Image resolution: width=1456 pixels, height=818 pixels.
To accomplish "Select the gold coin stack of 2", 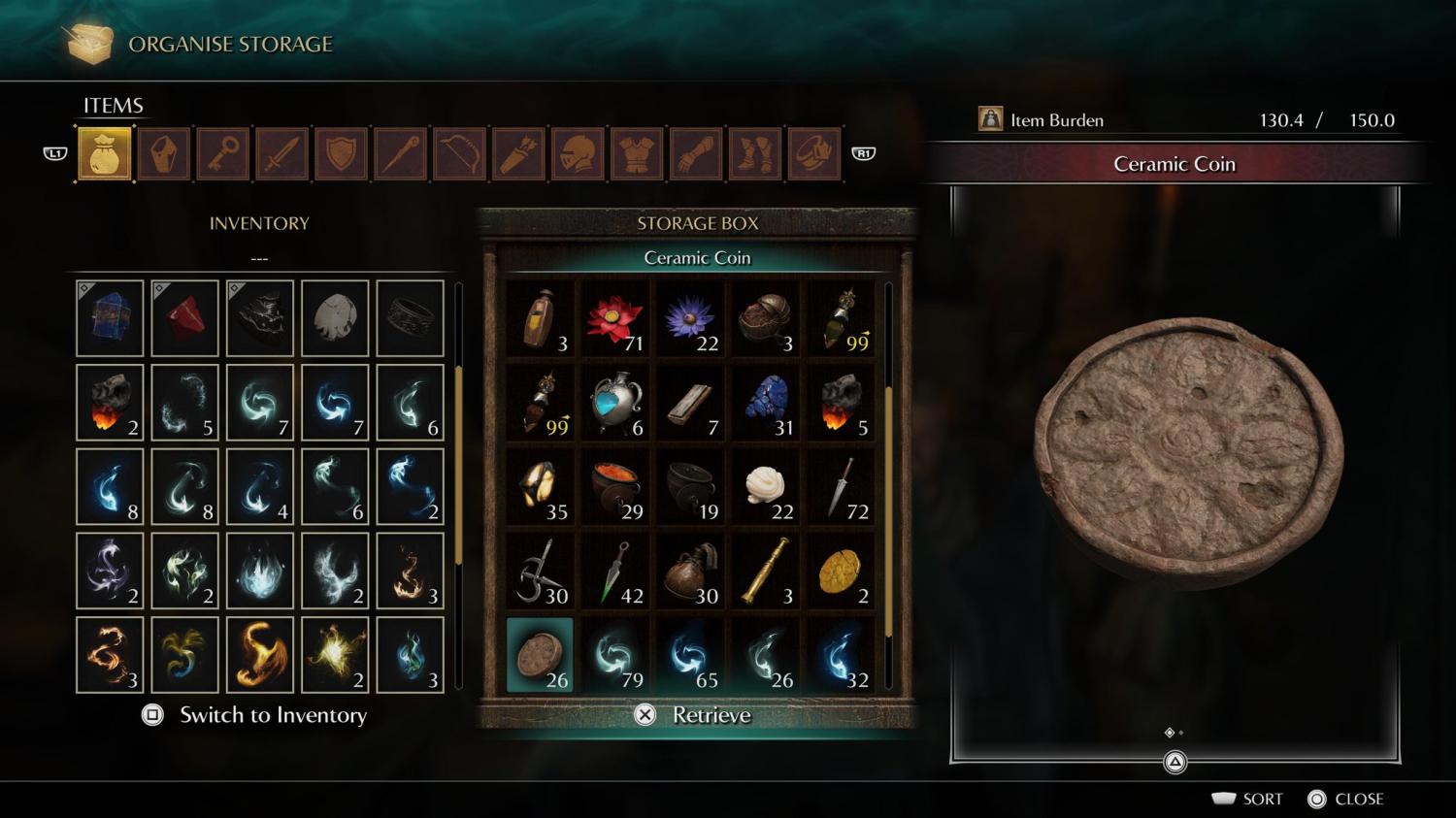I will tap(841, 571).
